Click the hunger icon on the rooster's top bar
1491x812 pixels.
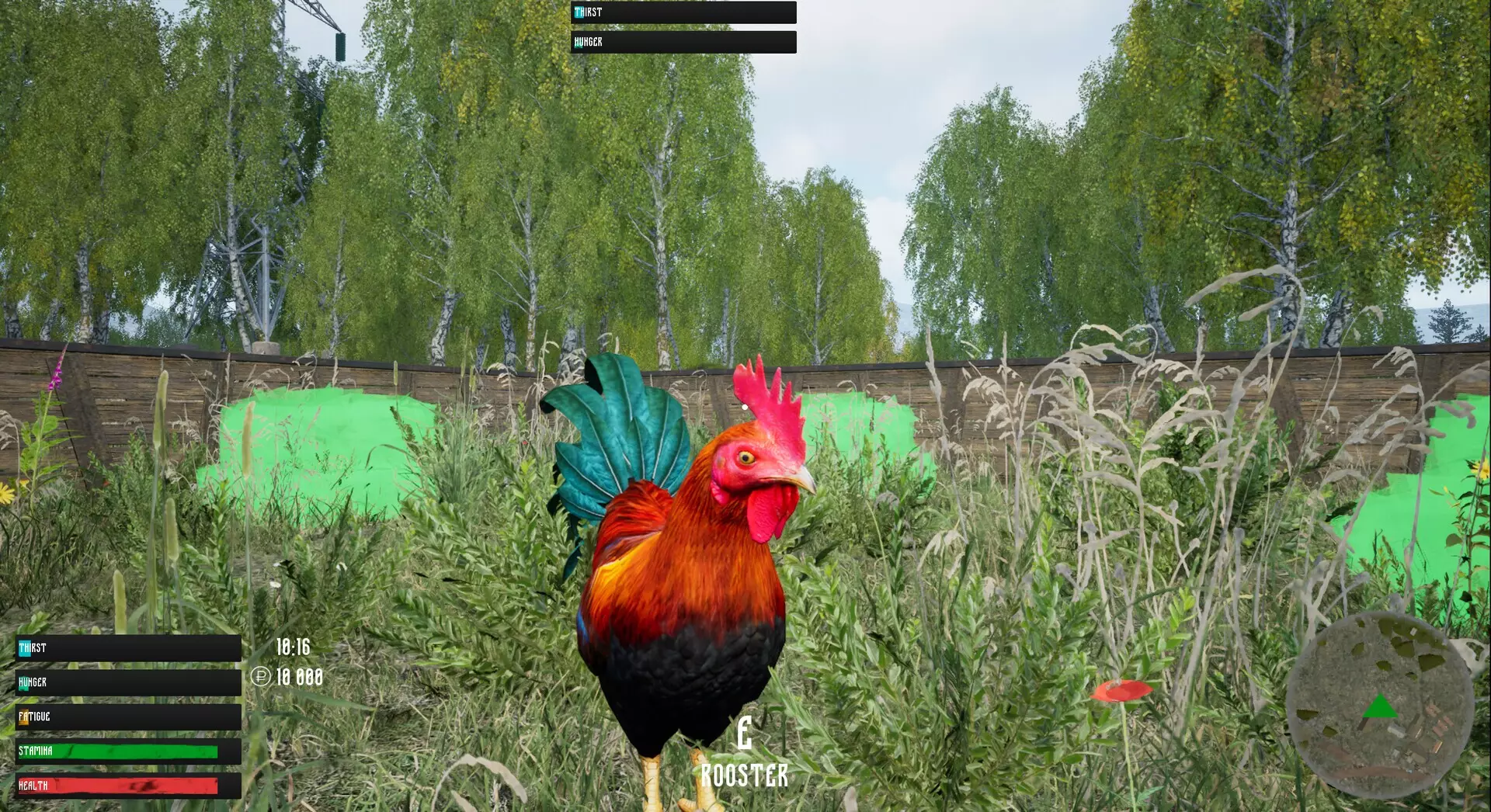pyautogui.click(x=578, y=43)
